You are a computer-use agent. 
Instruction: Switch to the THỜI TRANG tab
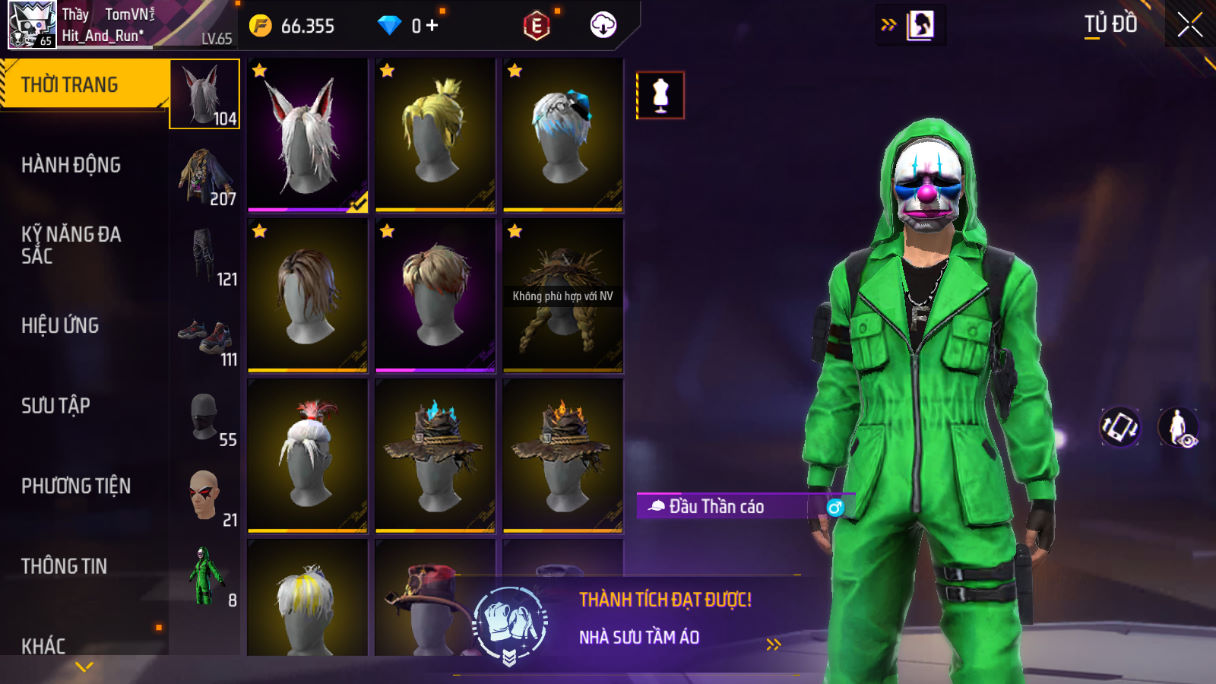[70, 85]
